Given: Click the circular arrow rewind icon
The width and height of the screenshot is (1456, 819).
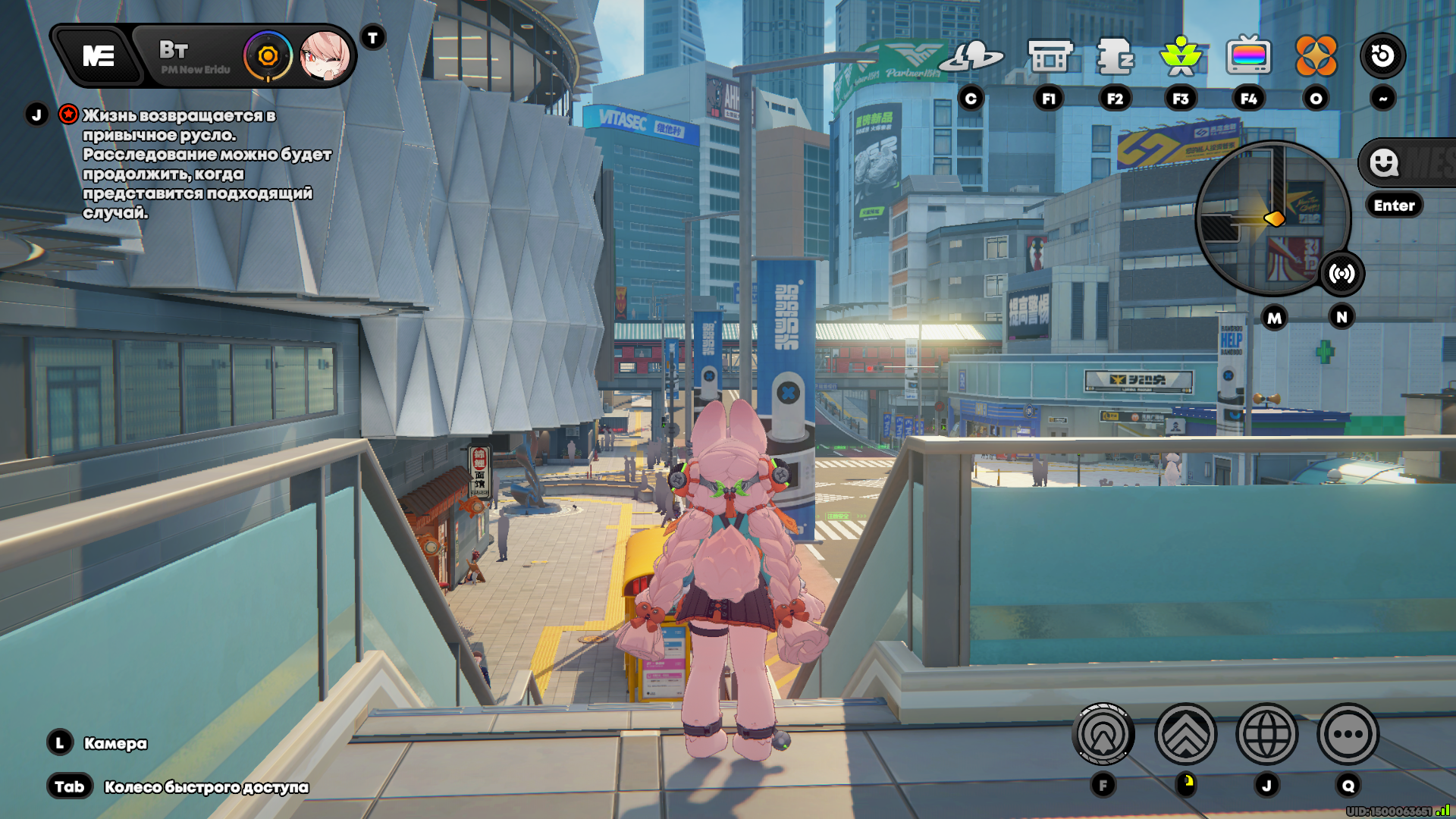Looking at the screenshot, I should 1382,55.
